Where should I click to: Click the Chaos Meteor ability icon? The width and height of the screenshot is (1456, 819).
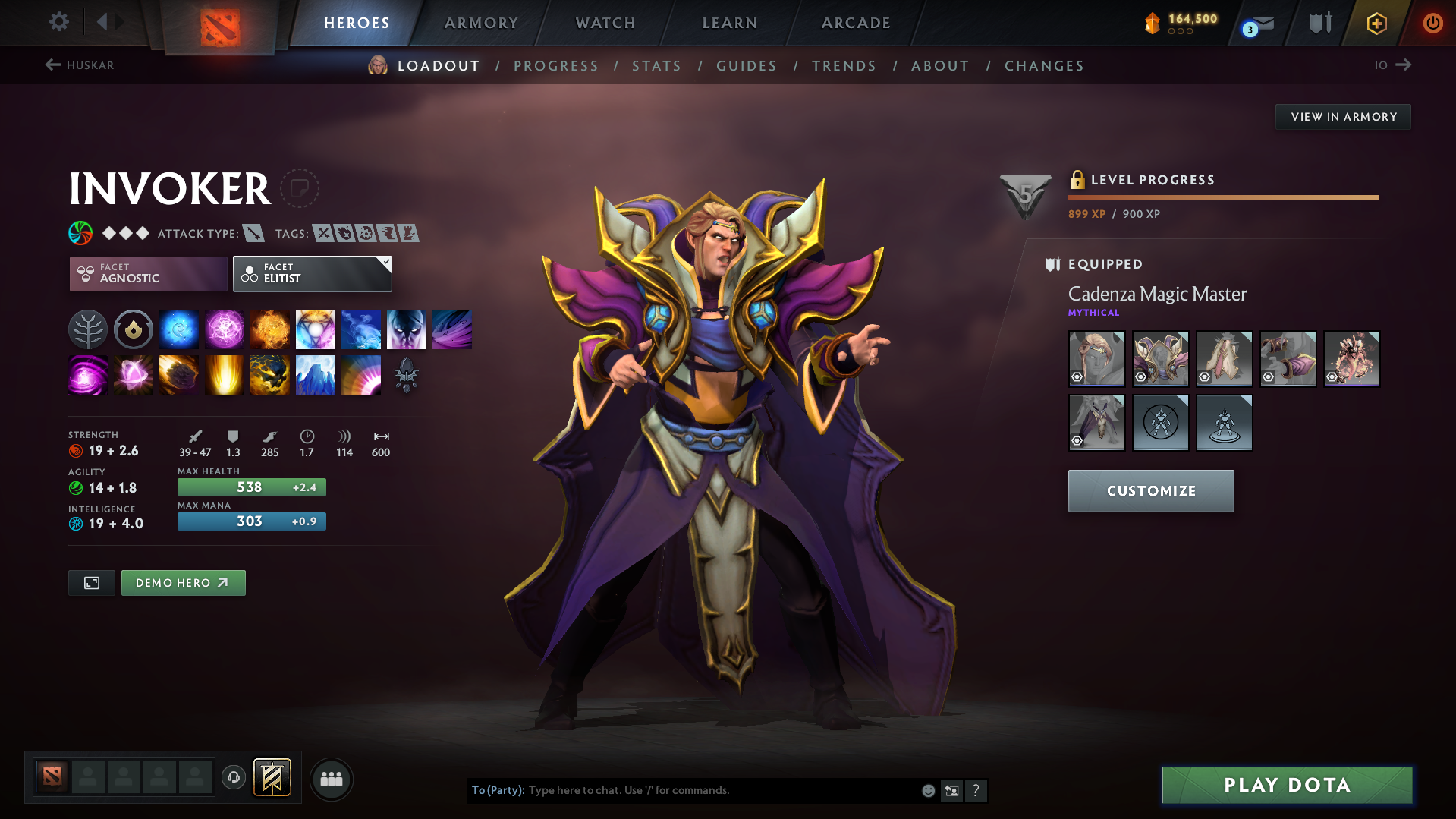pyautogui.click(x=179, y=374)
